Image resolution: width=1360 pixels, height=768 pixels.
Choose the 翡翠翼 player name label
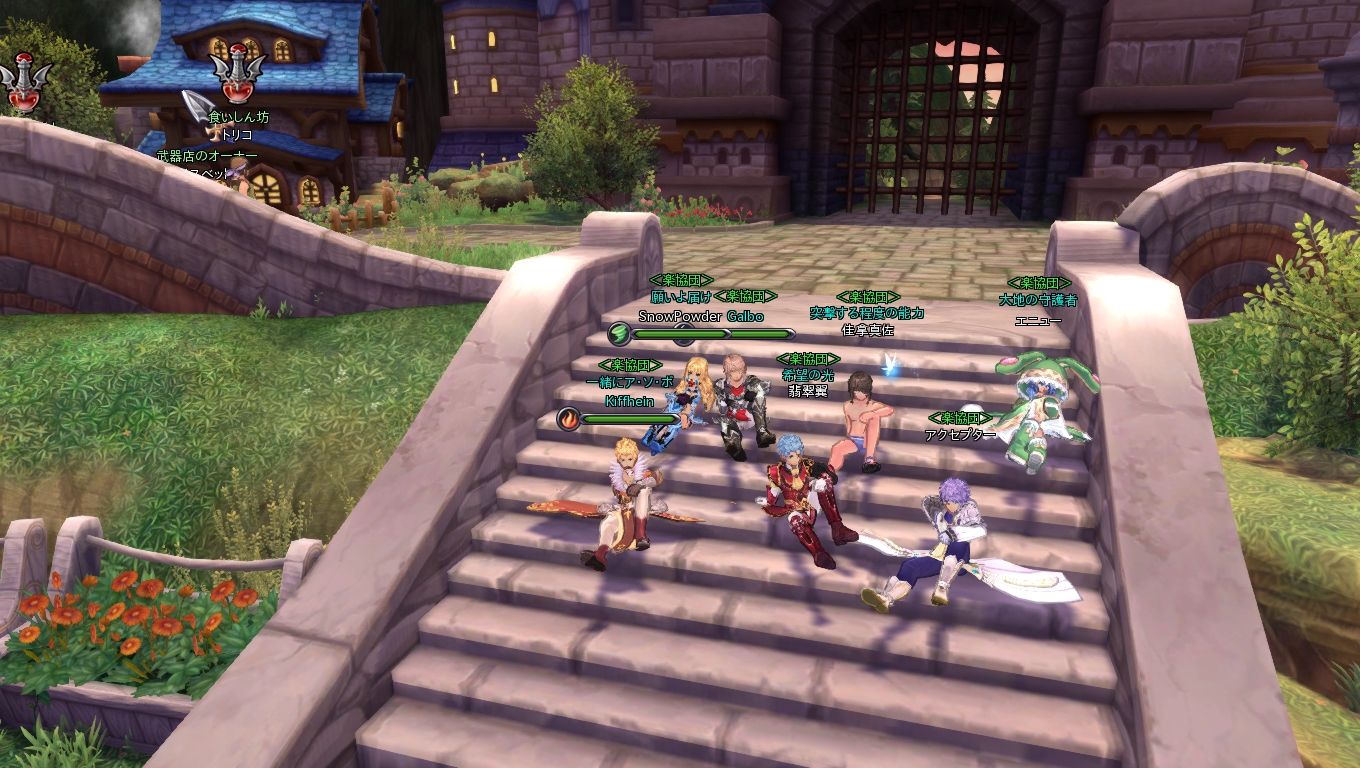808,391
